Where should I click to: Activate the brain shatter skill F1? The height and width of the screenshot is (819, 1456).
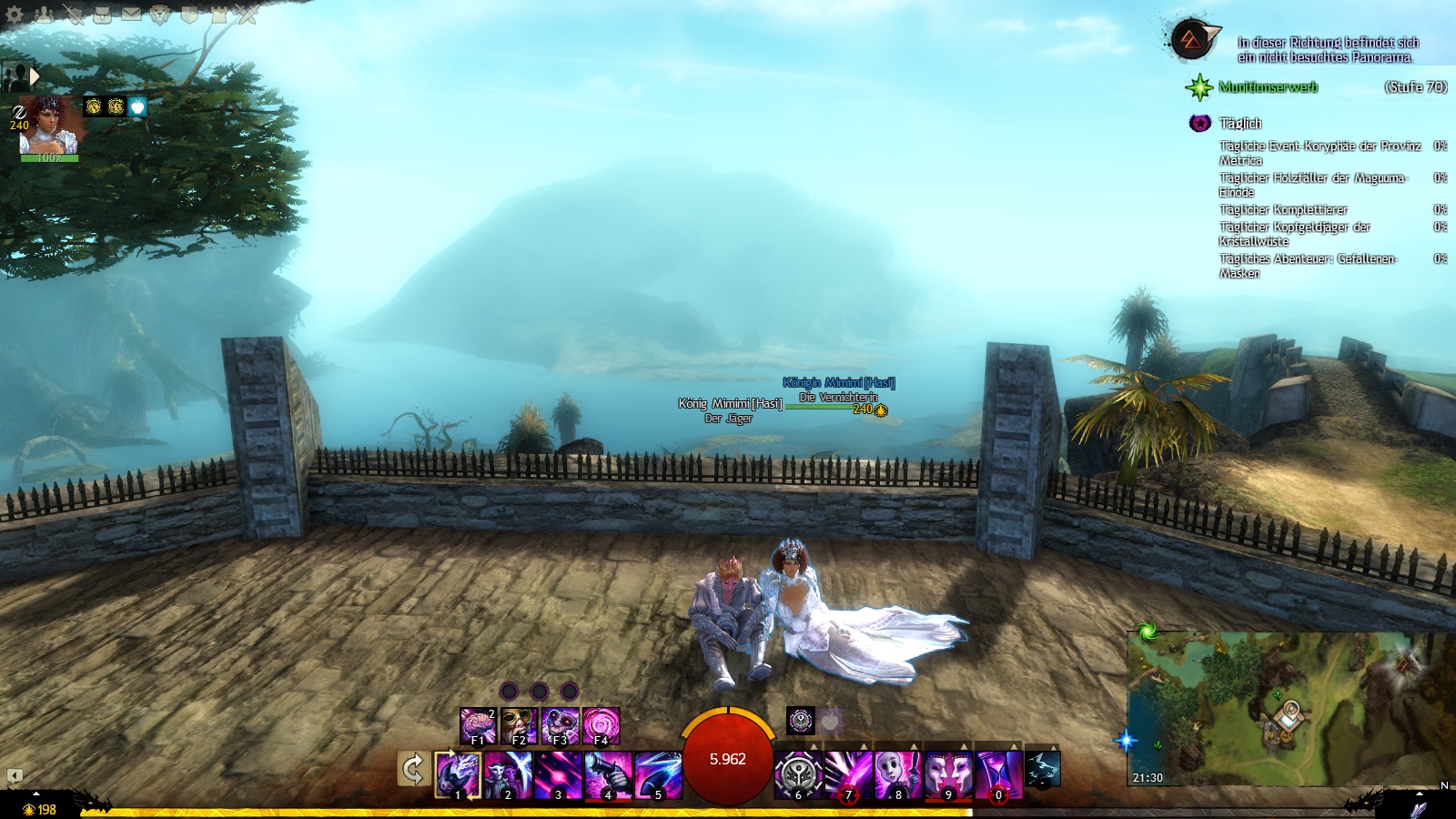[x=477, y=726]
